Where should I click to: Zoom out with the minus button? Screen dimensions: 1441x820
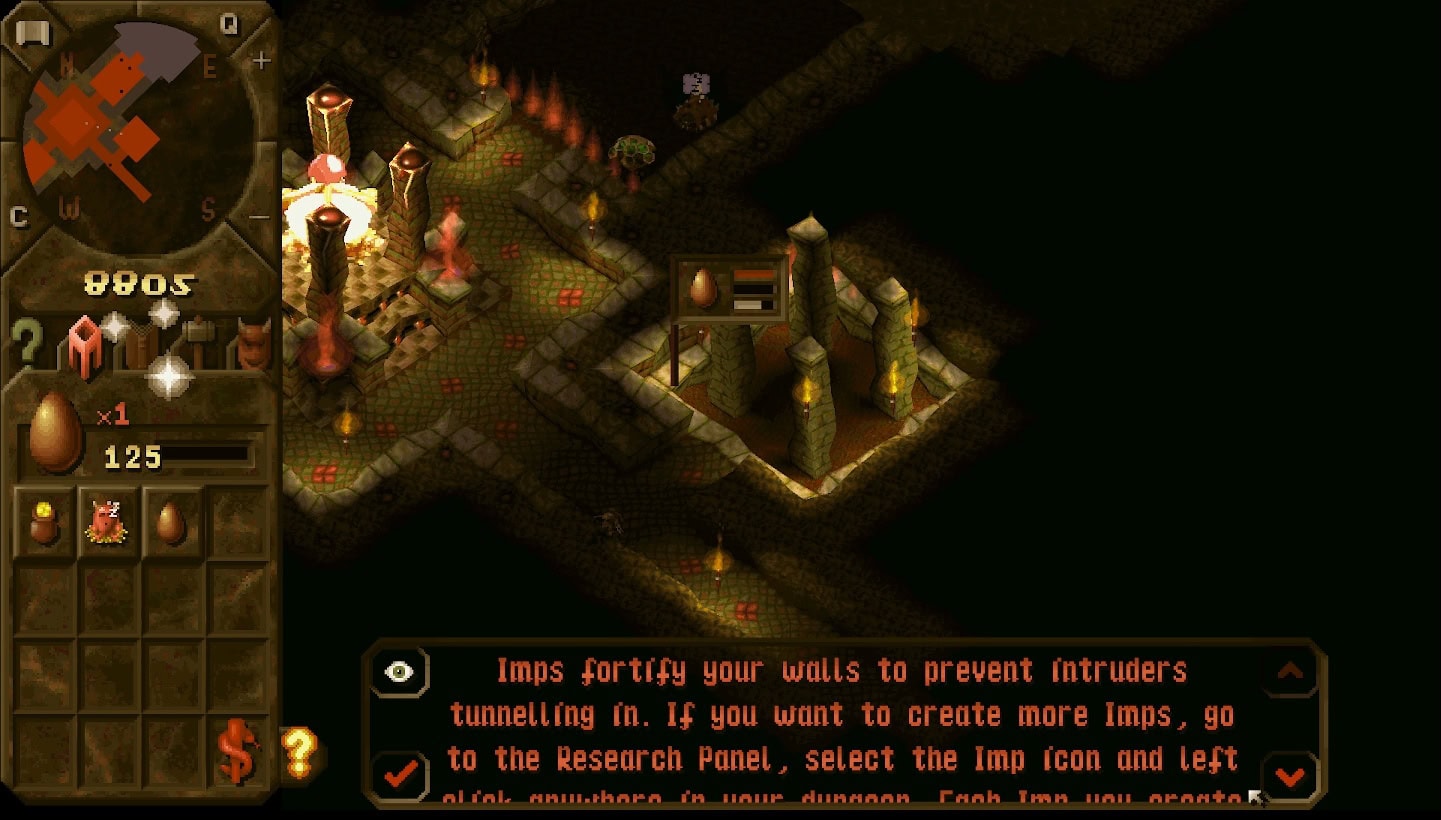click(x=259, y=217)
